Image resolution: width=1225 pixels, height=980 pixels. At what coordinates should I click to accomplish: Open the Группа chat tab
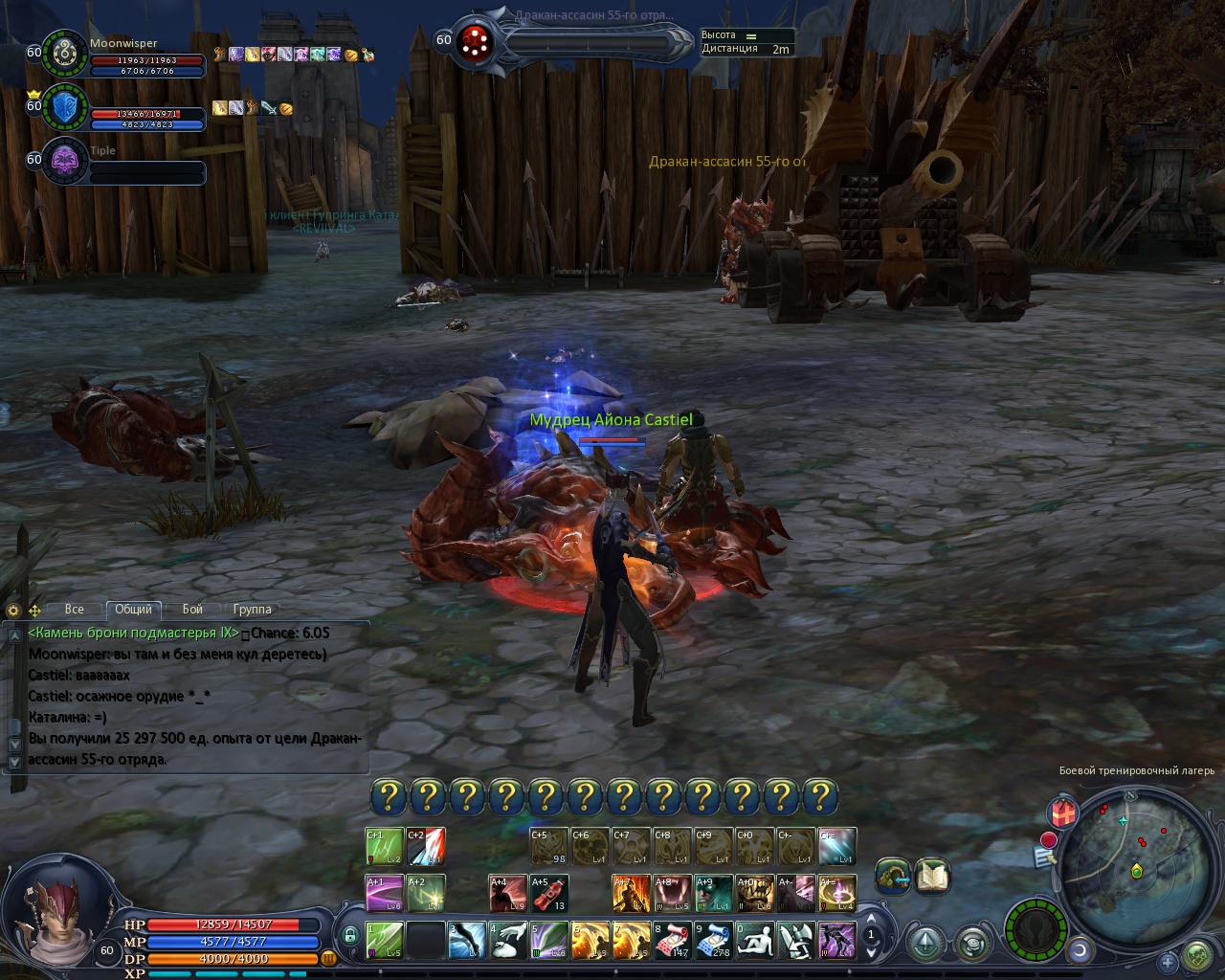point(252,610)
